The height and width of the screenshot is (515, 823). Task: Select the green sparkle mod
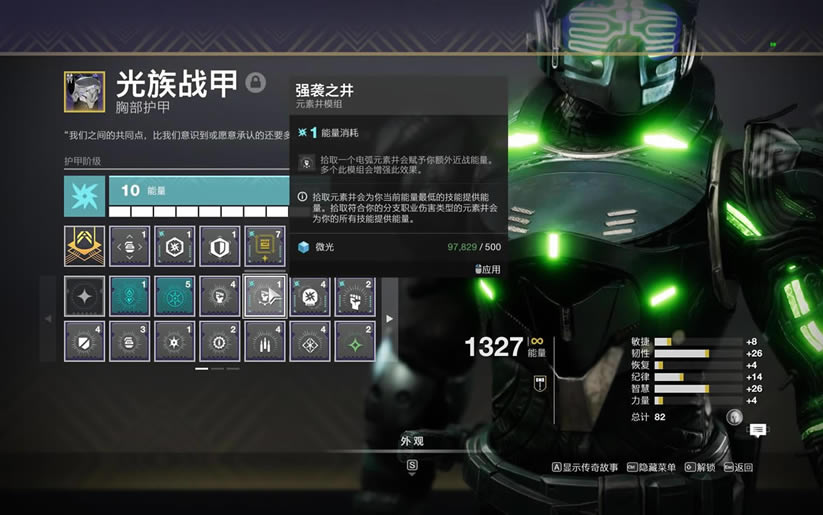click(x=354, y=341)
